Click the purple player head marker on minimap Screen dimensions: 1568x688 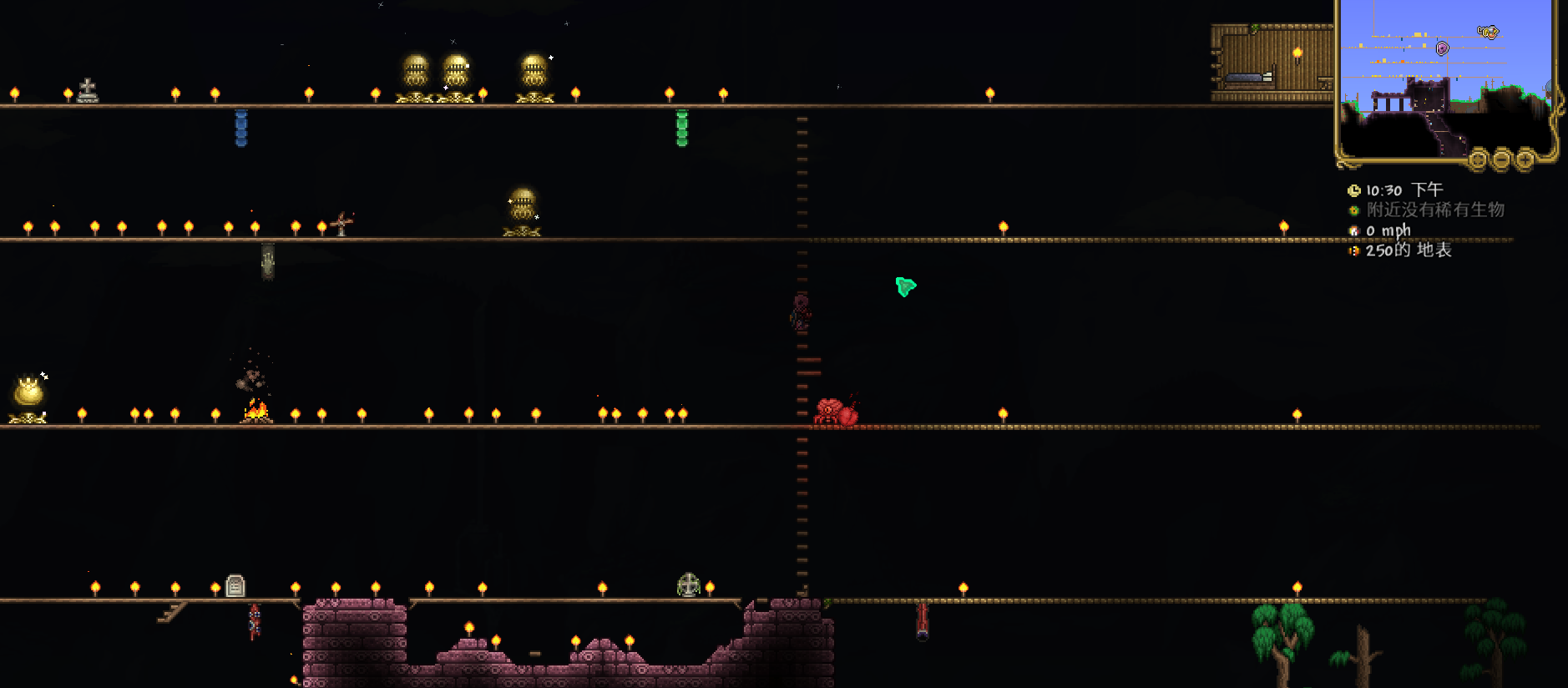1442,48
